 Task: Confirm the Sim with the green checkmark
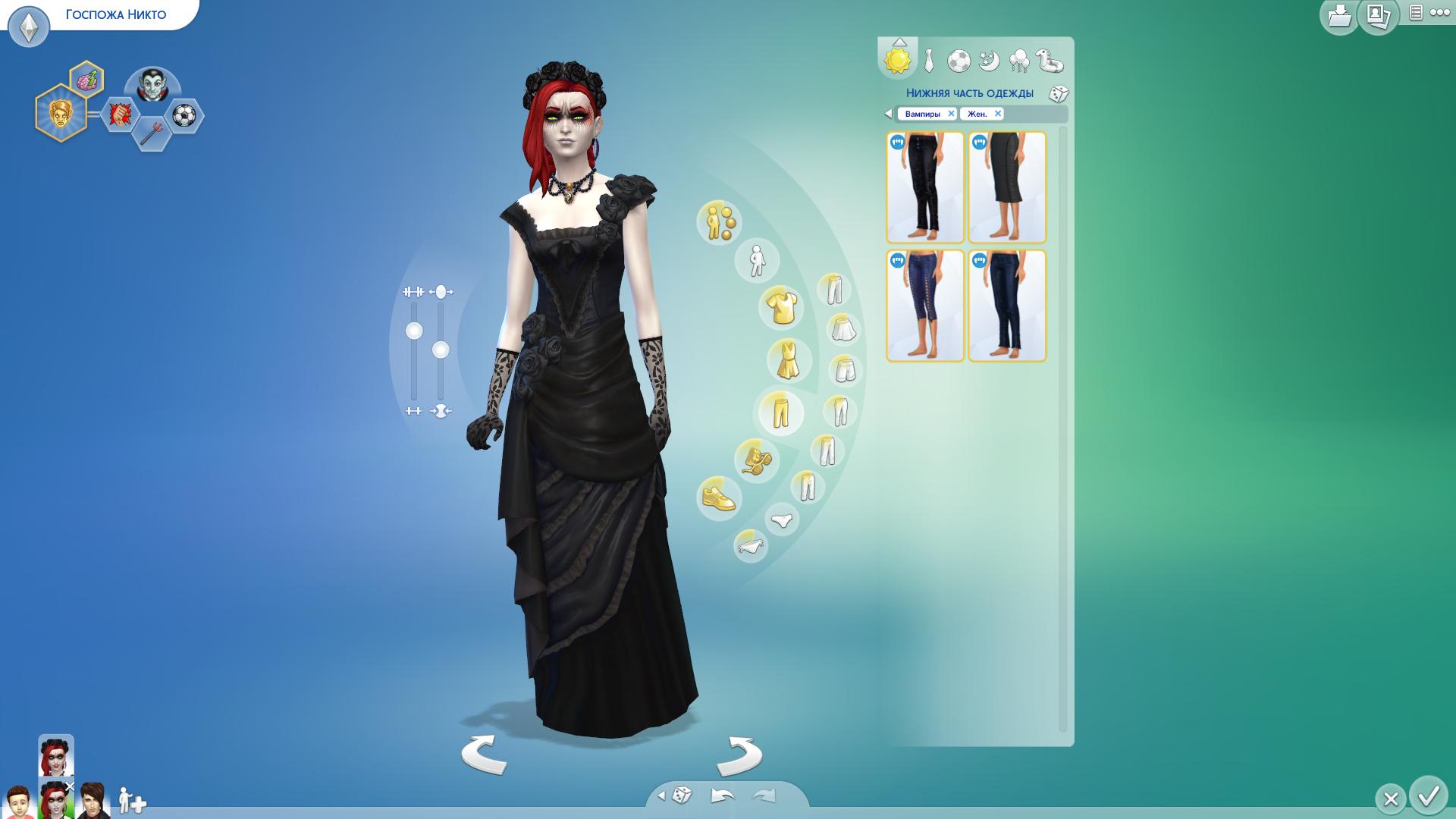1429,796
